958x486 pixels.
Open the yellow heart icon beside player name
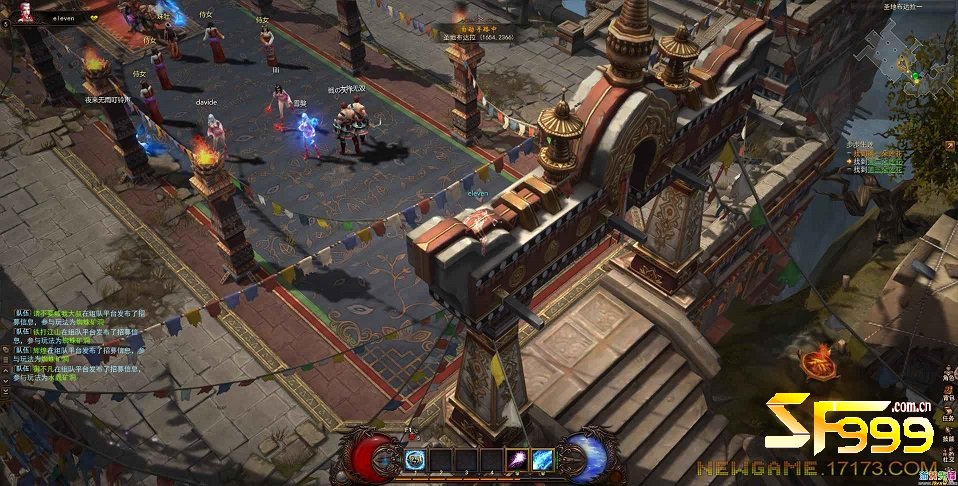click(94, 17)
